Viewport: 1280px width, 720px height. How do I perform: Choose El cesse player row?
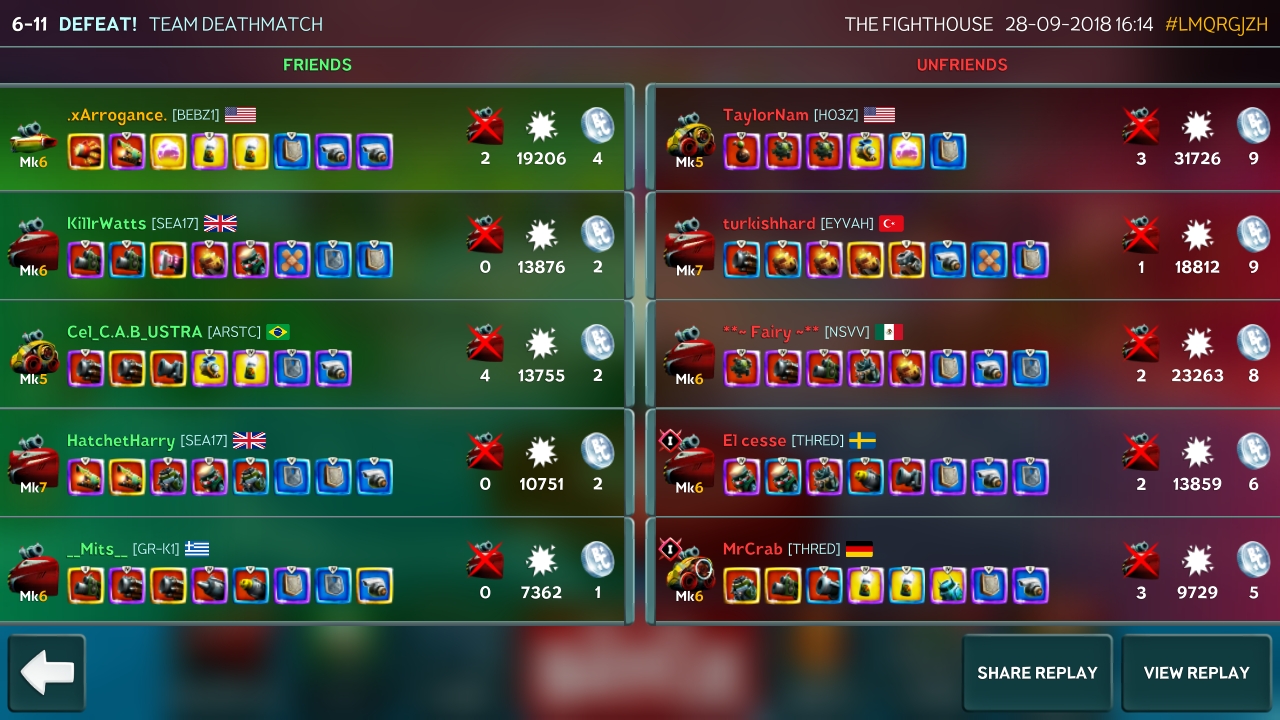[962, 462]
